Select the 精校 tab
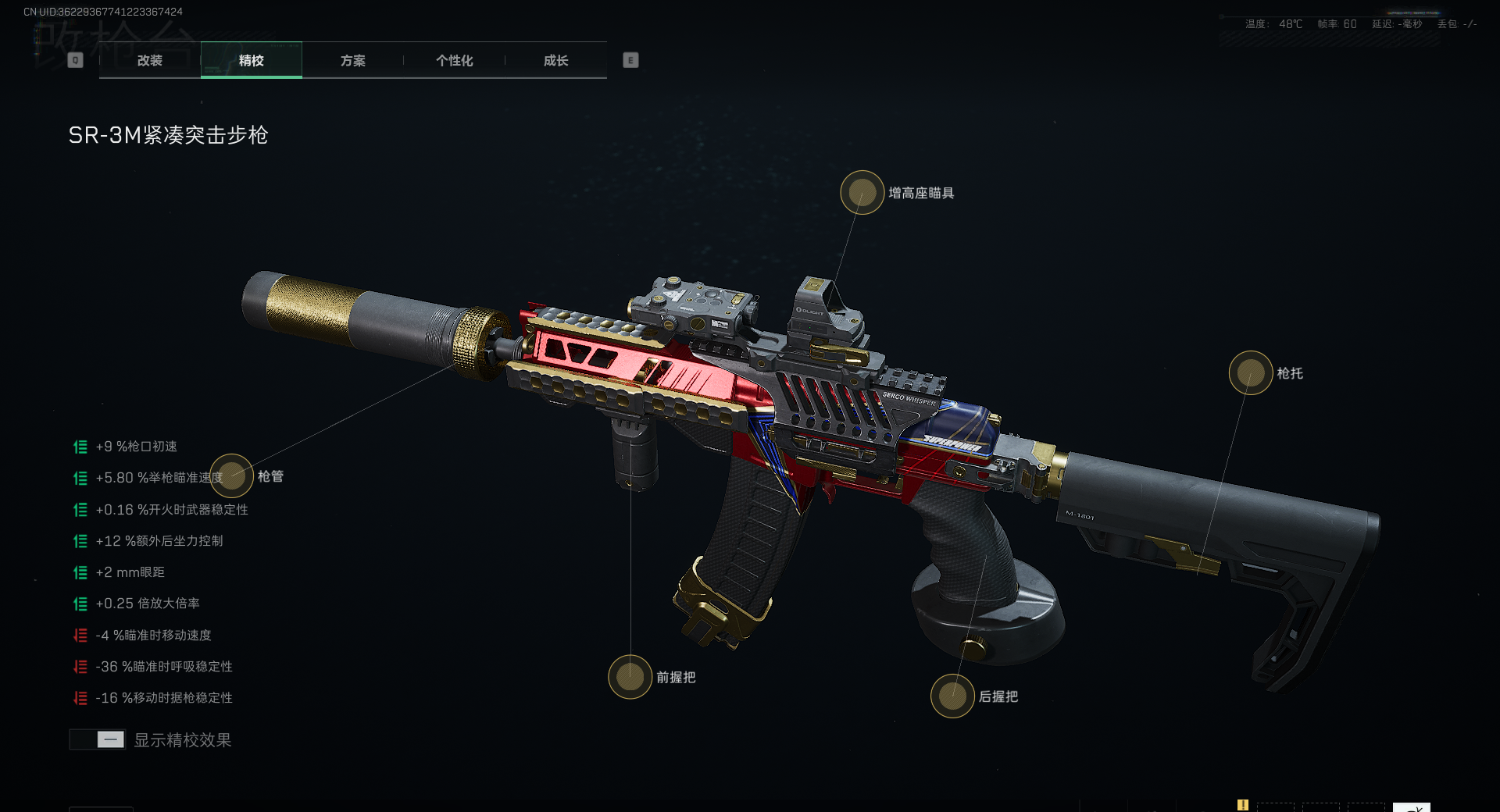 (251, 60)
